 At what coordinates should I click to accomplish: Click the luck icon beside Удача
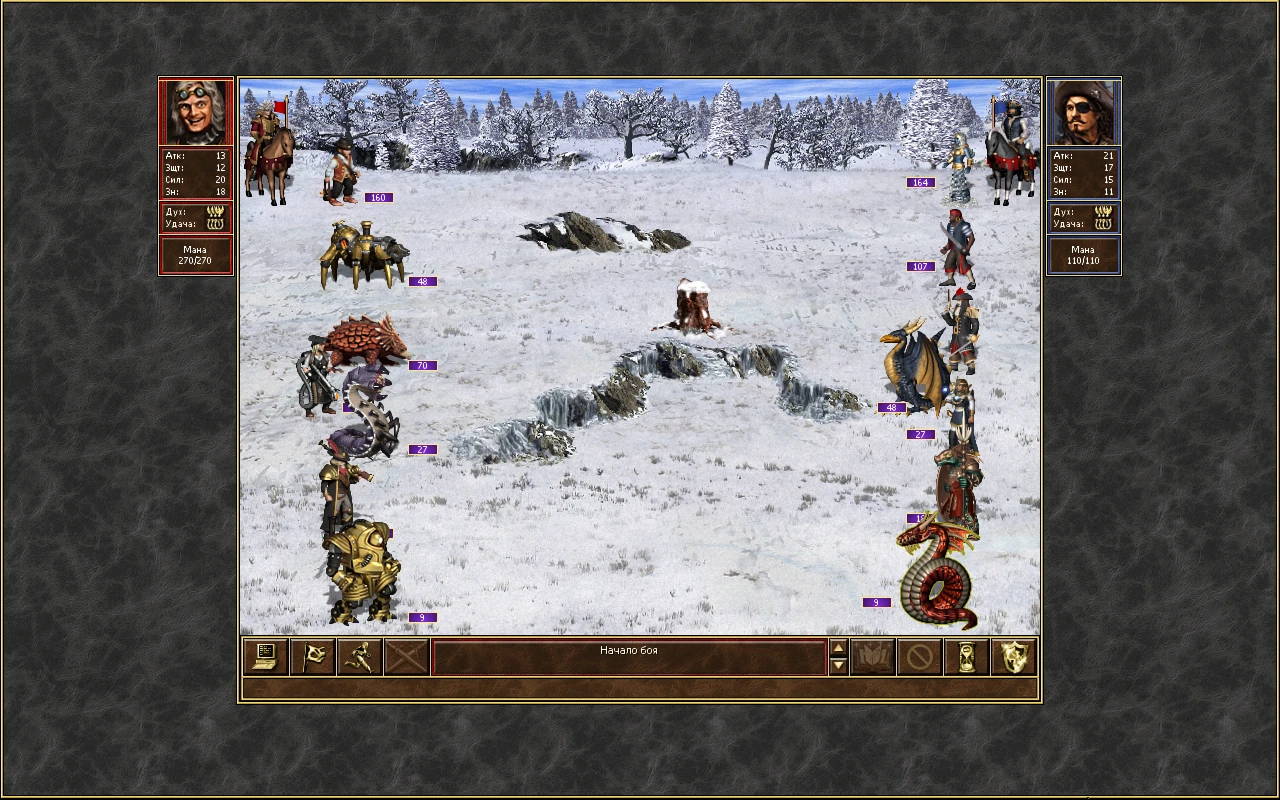point(214,224)
